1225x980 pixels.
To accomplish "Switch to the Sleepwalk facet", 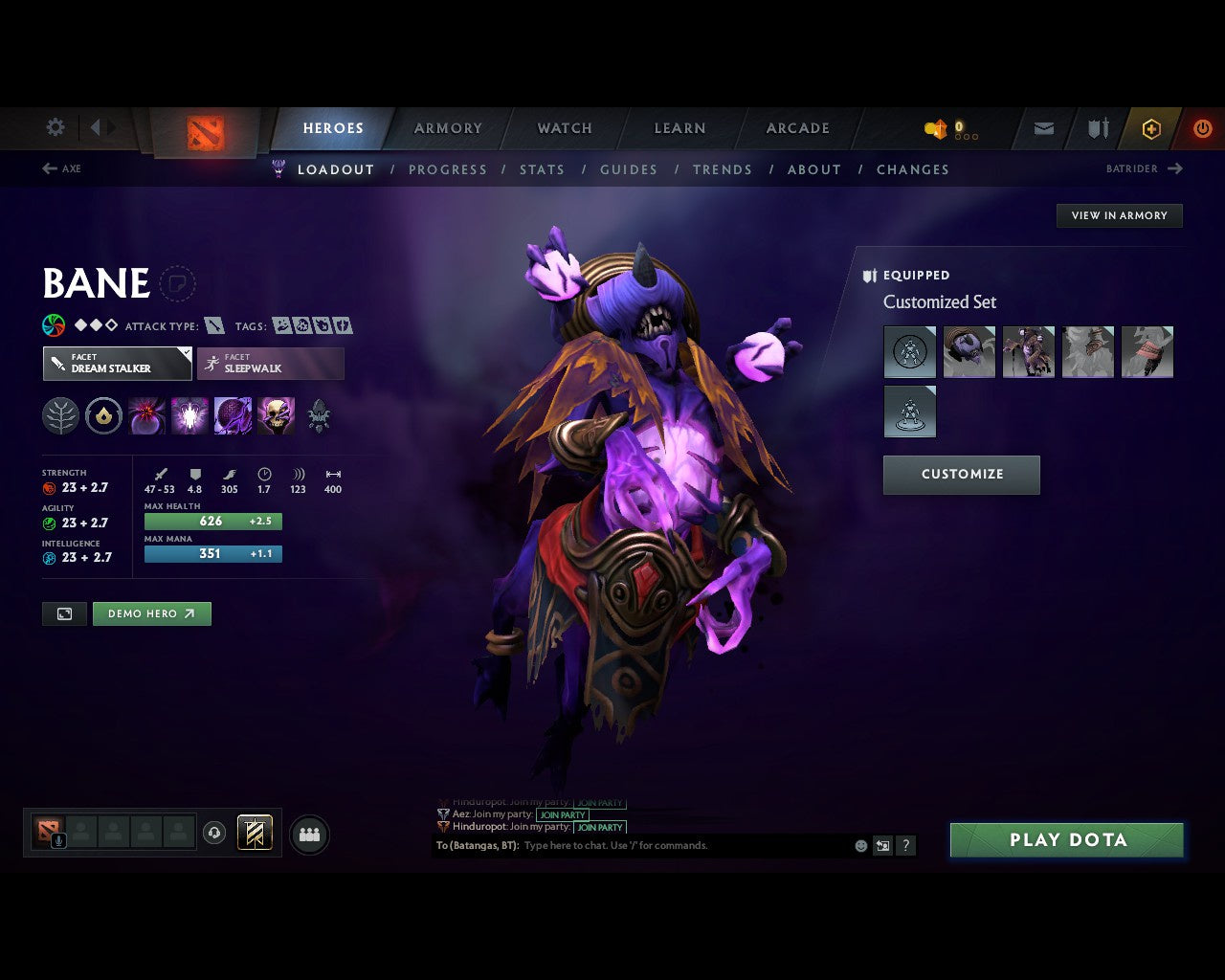I will tap(271, 364).
